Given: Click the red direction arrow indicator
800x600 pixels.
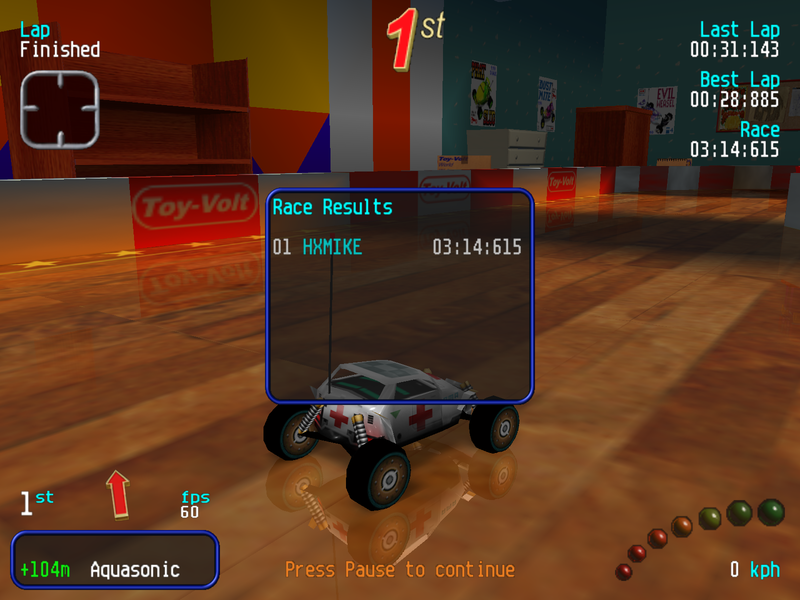Looking at the screenshot, I should 118,494.
